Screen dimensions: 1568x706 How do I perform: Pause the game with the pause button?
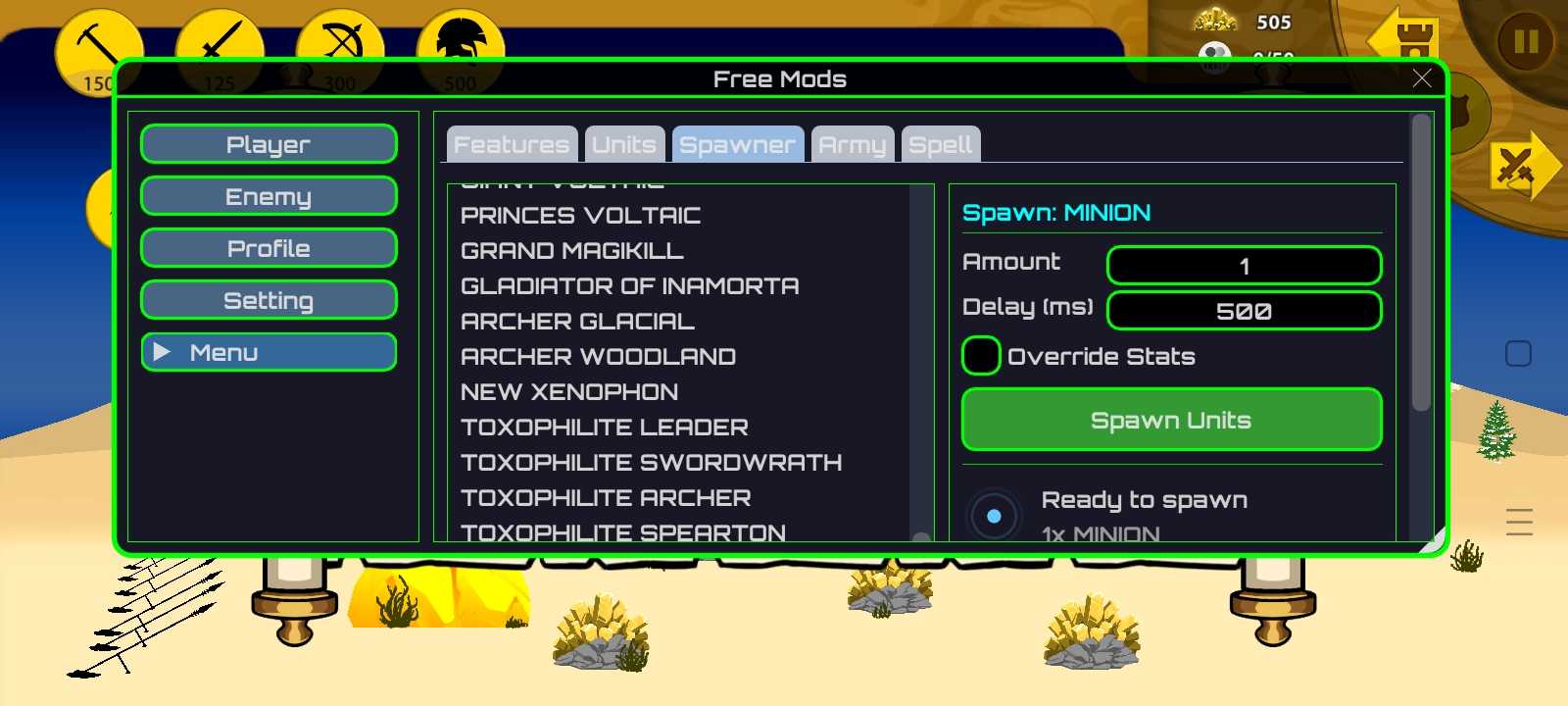pyautogui.click(x=1525, y=41)
